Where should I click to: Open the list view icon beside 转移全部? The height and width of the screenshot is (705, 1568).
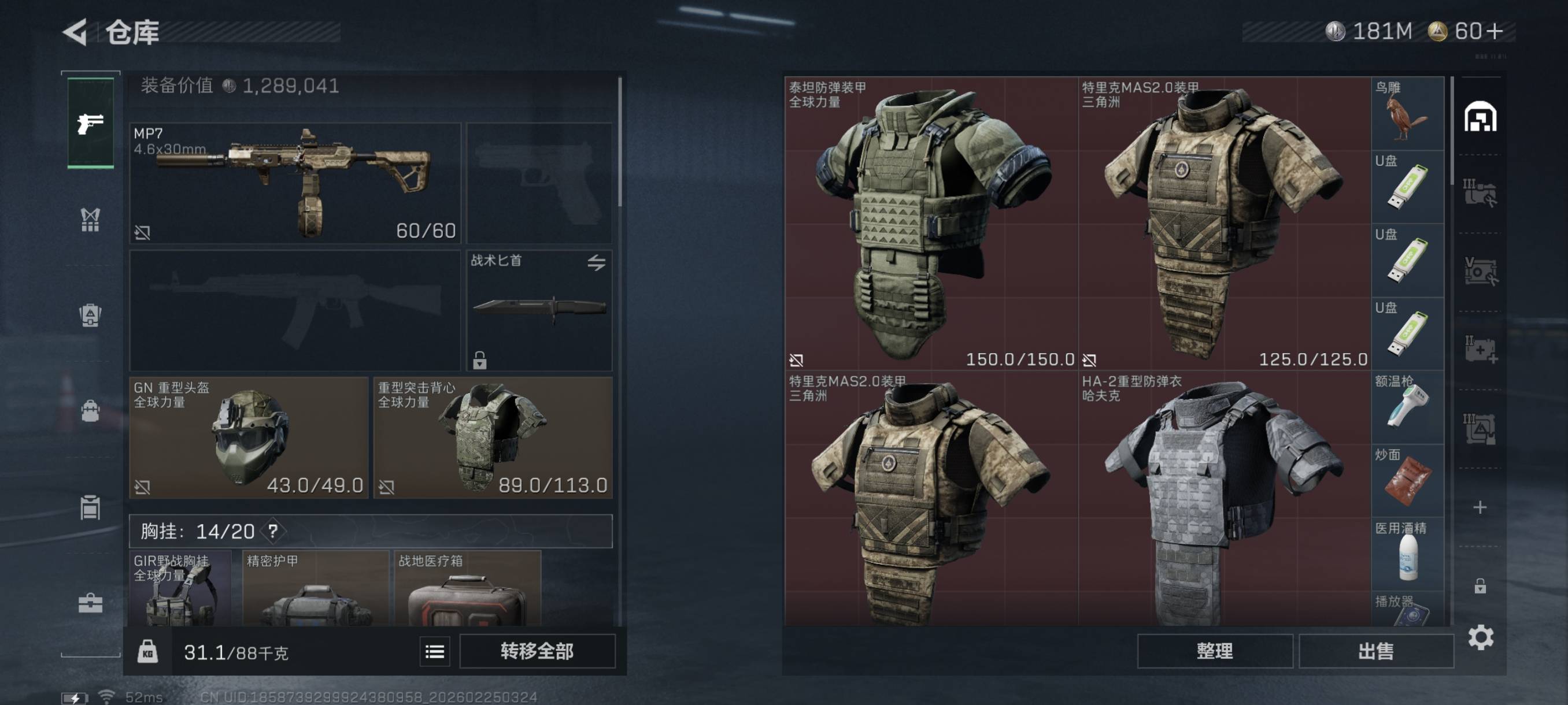(x=435, y=652)
